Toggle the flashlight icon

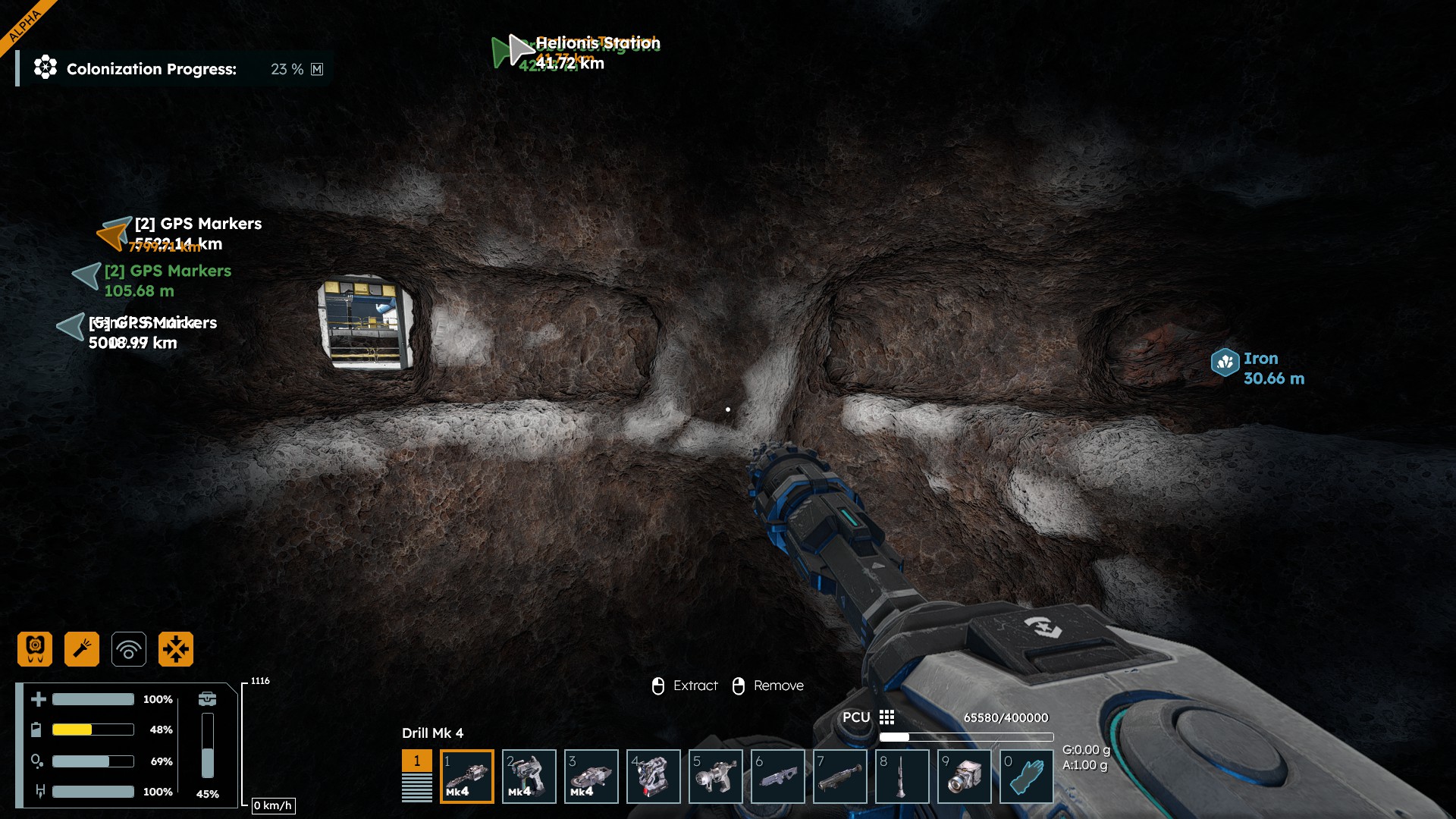coord(82,649)
